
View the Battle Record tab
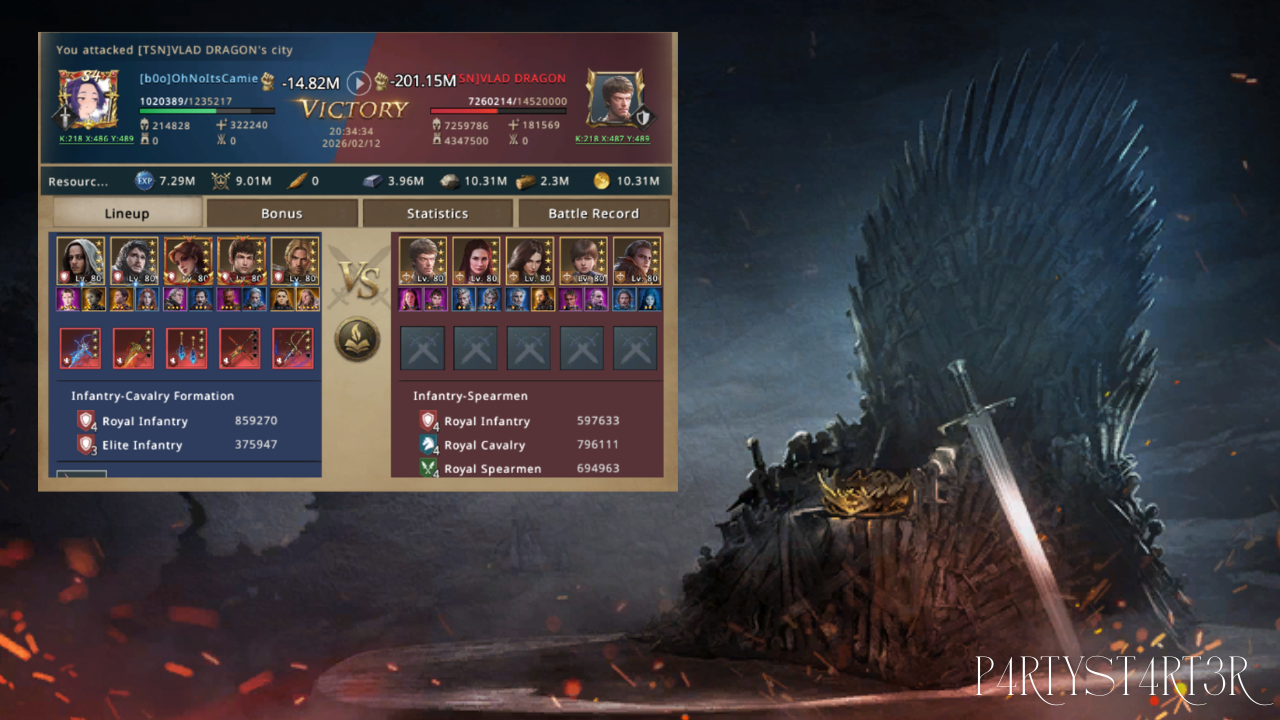(x=593, y=213)
